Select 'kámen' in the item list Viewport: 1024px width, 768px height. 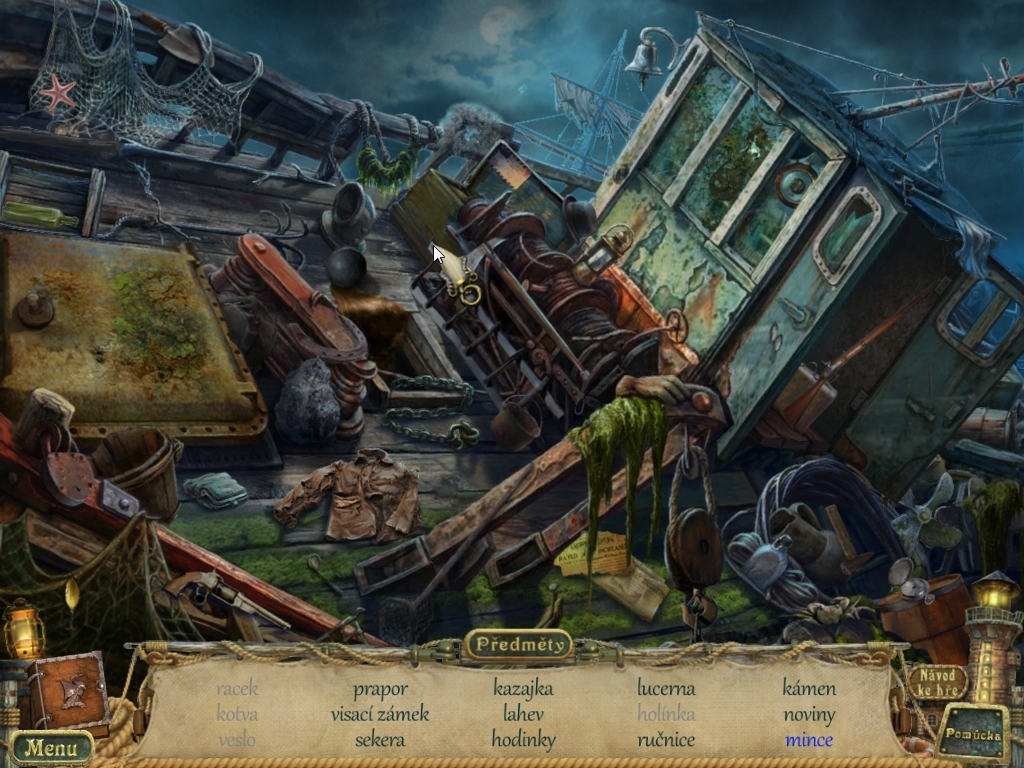point(809,688)
